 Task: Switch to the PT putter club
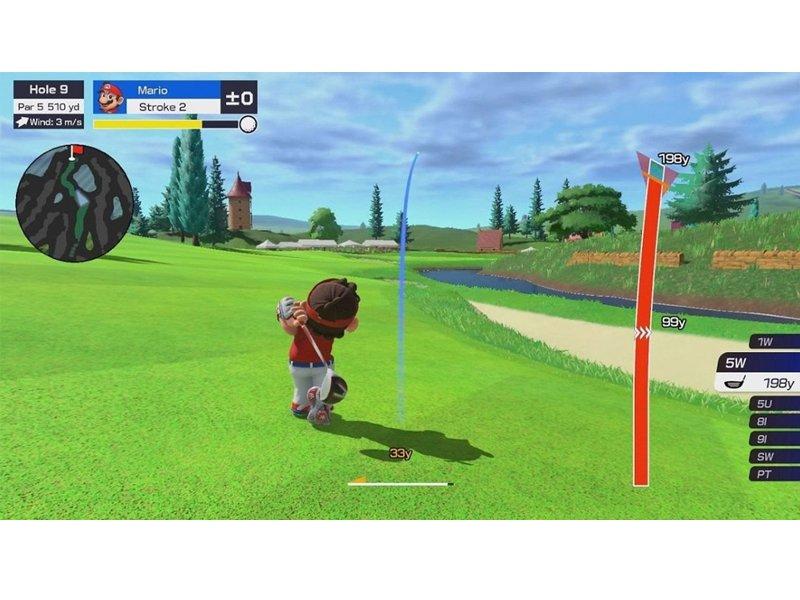coord(773,473)
